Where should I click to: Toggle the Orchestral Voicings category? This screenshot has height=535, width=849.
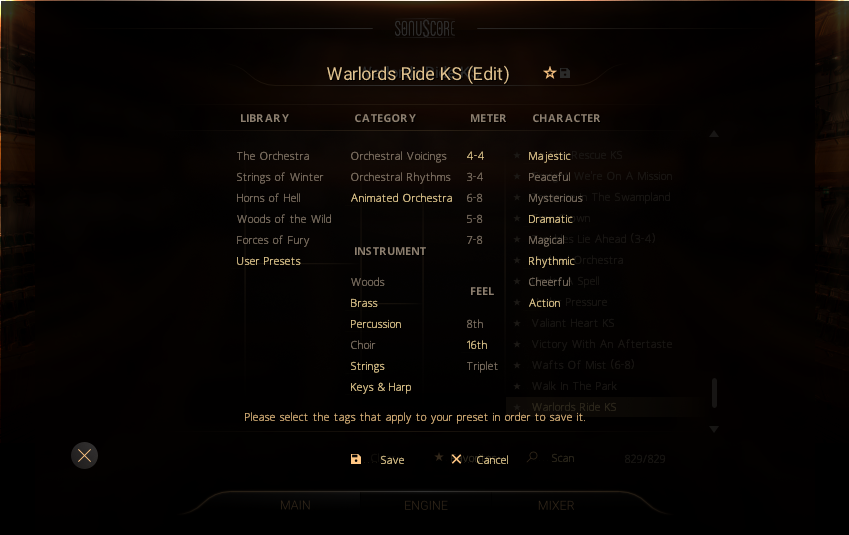pyautogui.click(x=399, y=156)
